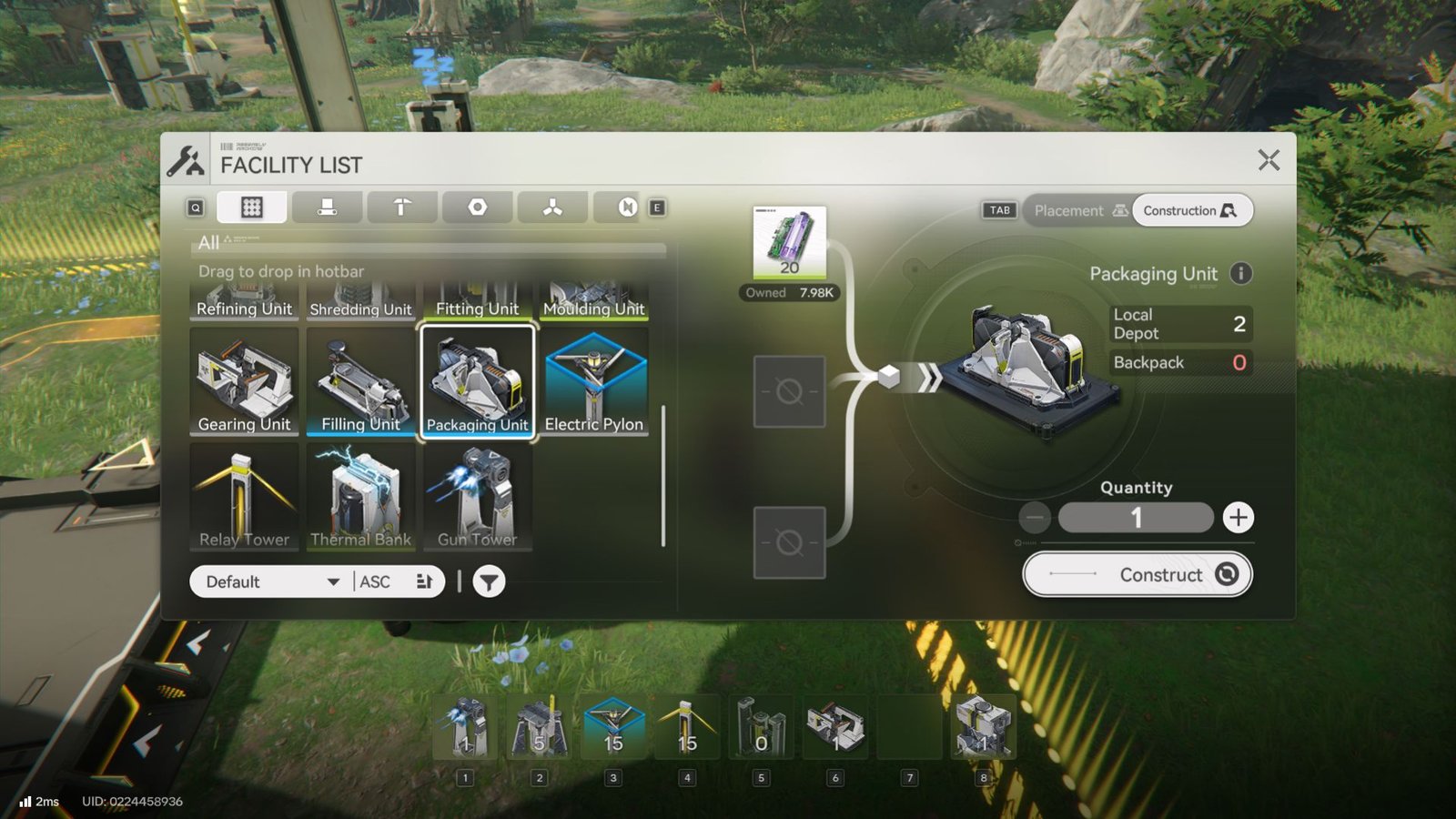
Task: Enable Construction mode
Action: click(x=1192, y=210)
